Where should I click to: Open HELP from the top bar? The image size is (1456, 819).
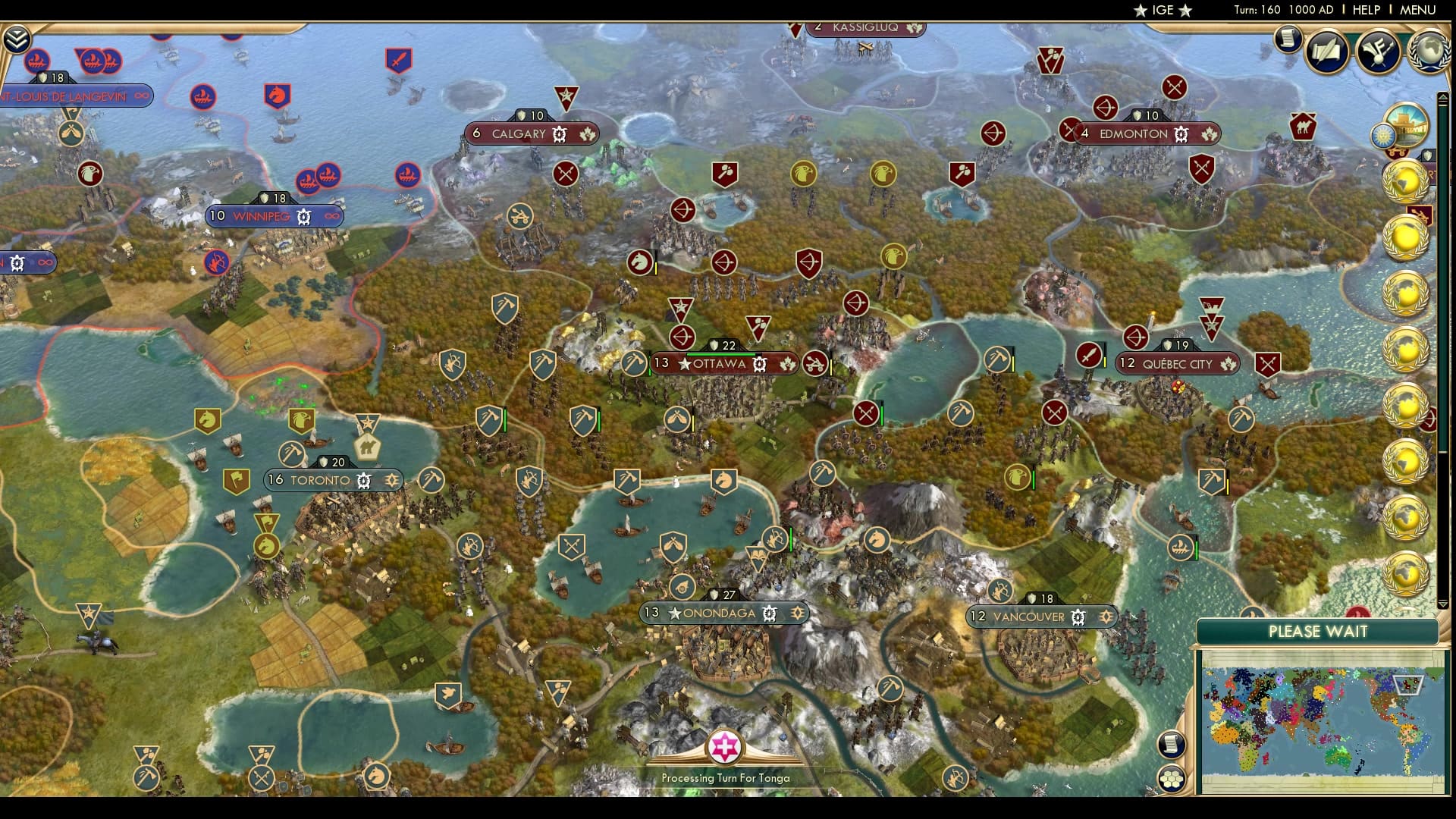coord(1367,11)
